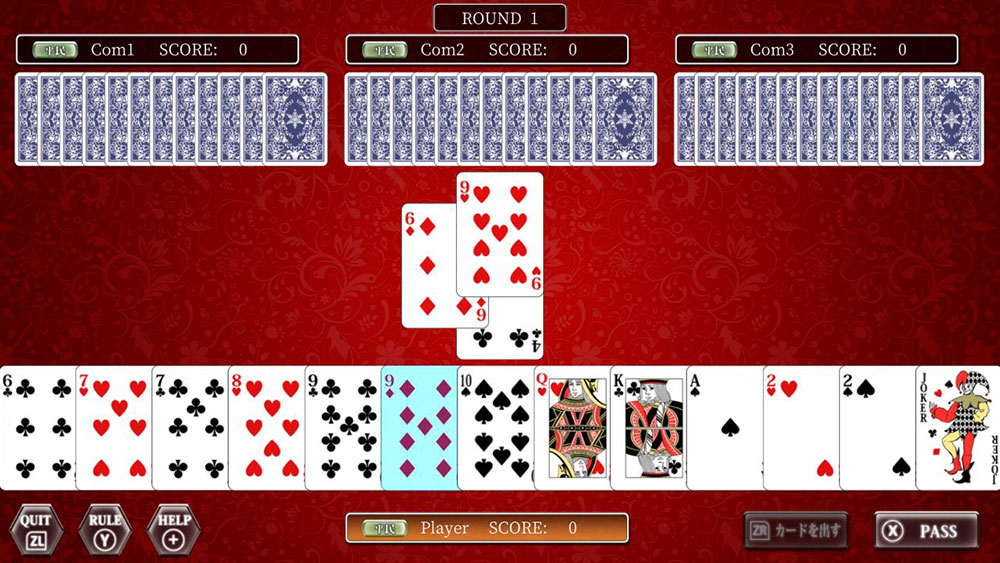1000x563 pixels.
Task: Play the selected card with カードを出す
Action: pos(796,530)
